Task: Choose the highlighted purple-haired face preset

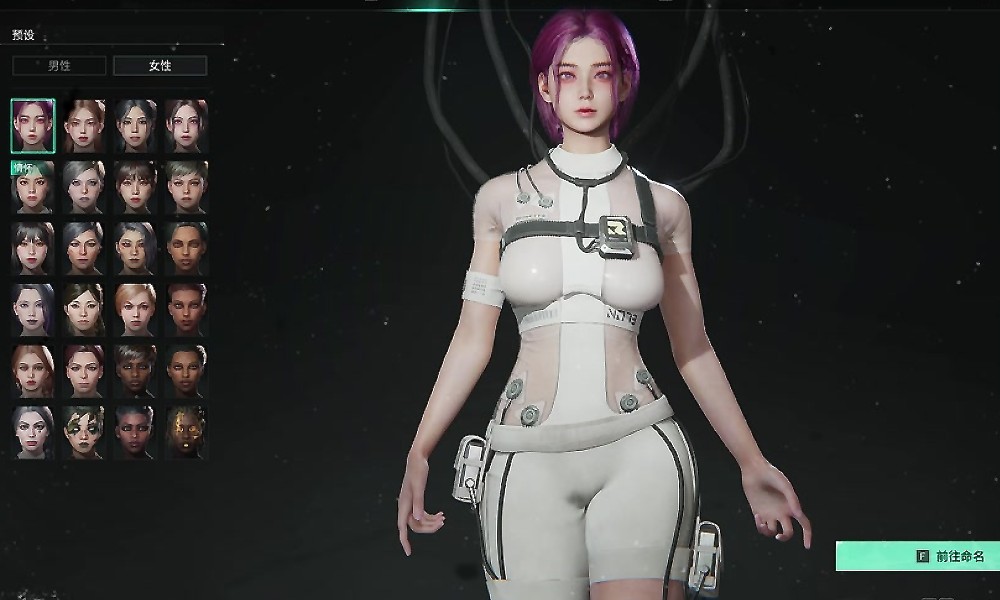Action: click(33, 125)
